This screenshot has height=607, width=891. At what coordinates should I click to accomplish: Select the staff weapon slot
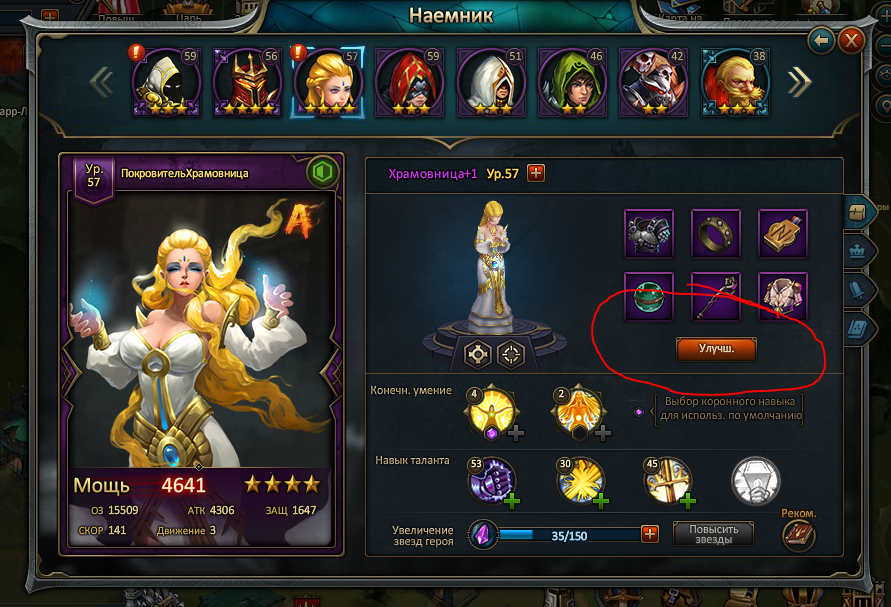click(716, 296)
